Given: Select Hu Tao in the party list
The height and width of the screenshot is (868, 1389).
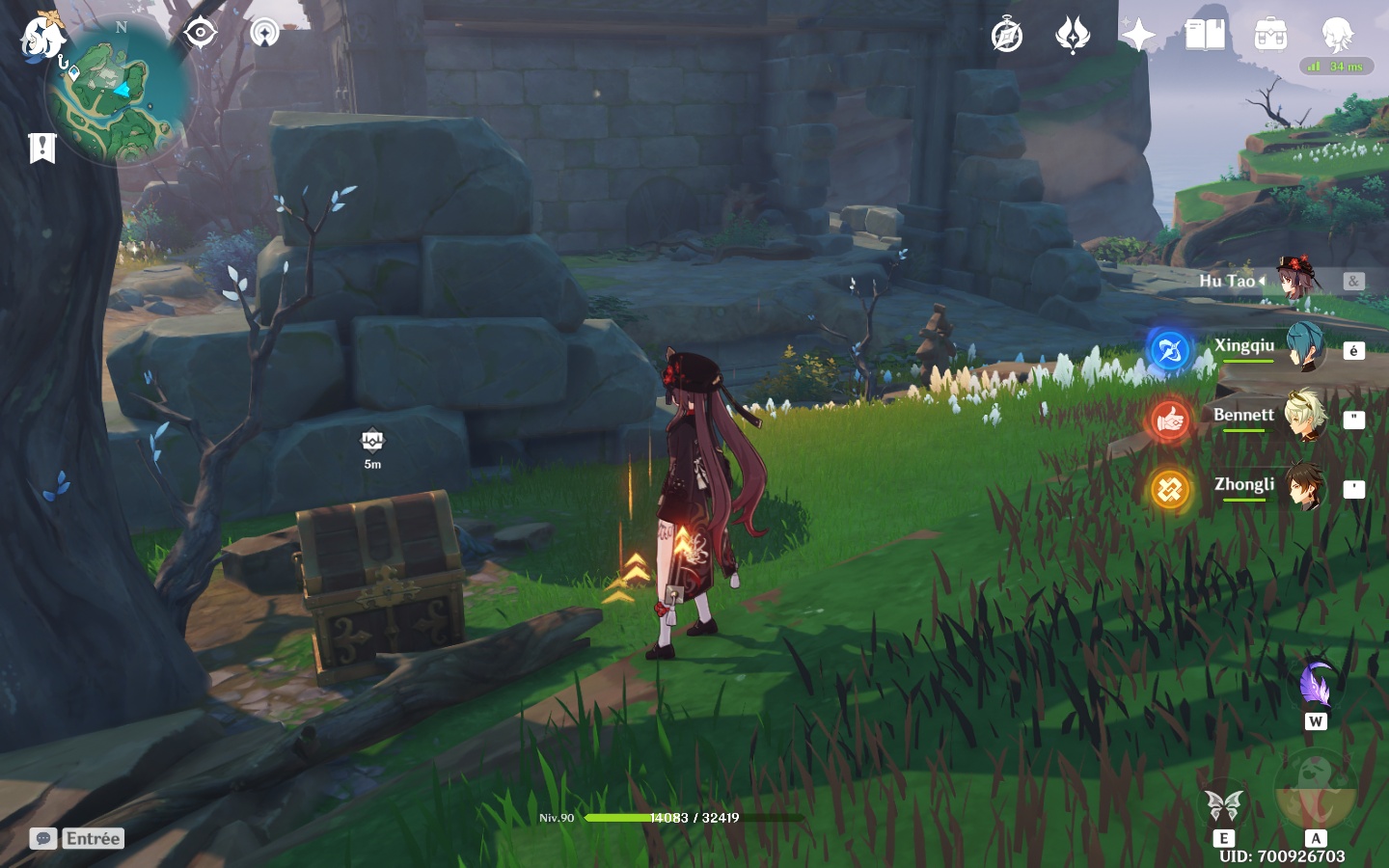Looking at the screenshot, I should [x=1254, y=281].
